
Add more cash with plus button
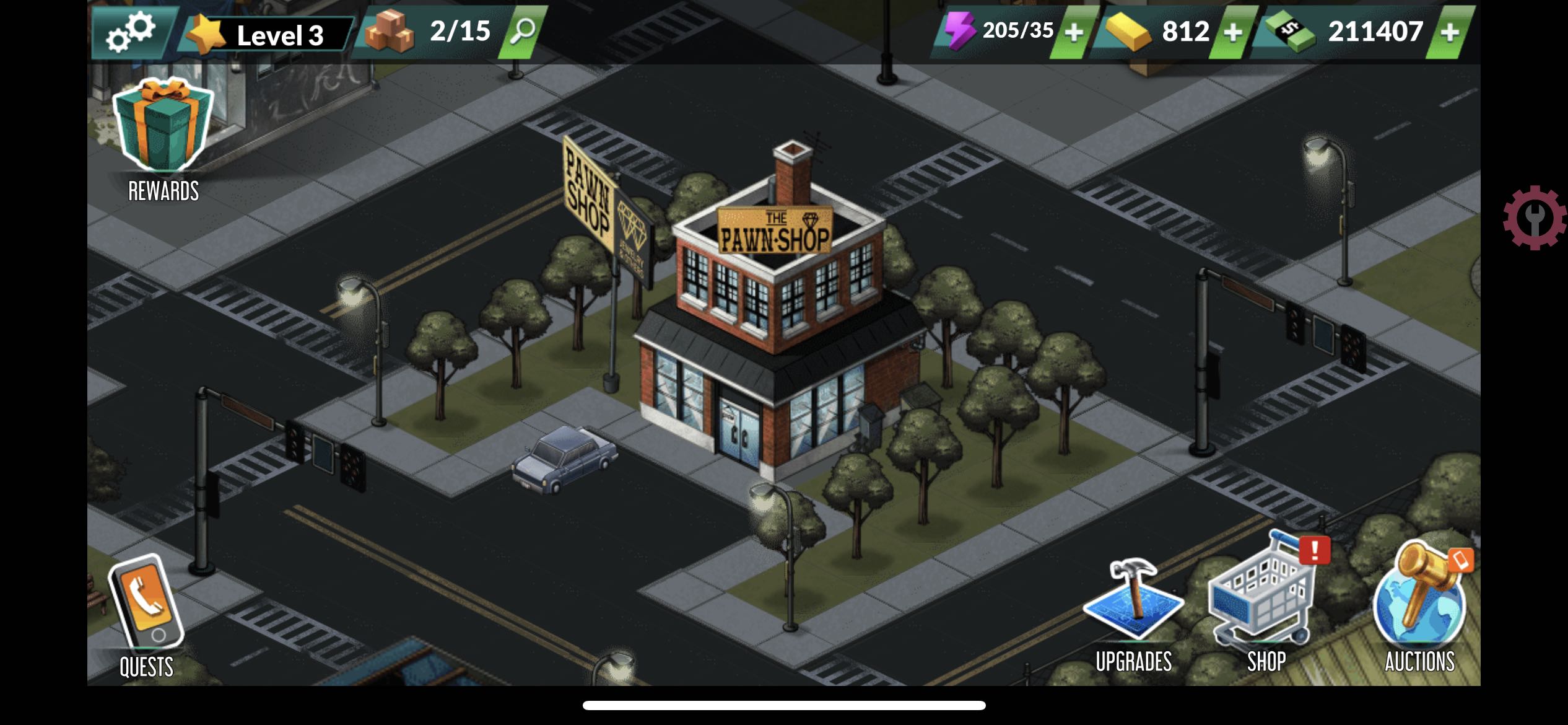tap(1450, 32)
